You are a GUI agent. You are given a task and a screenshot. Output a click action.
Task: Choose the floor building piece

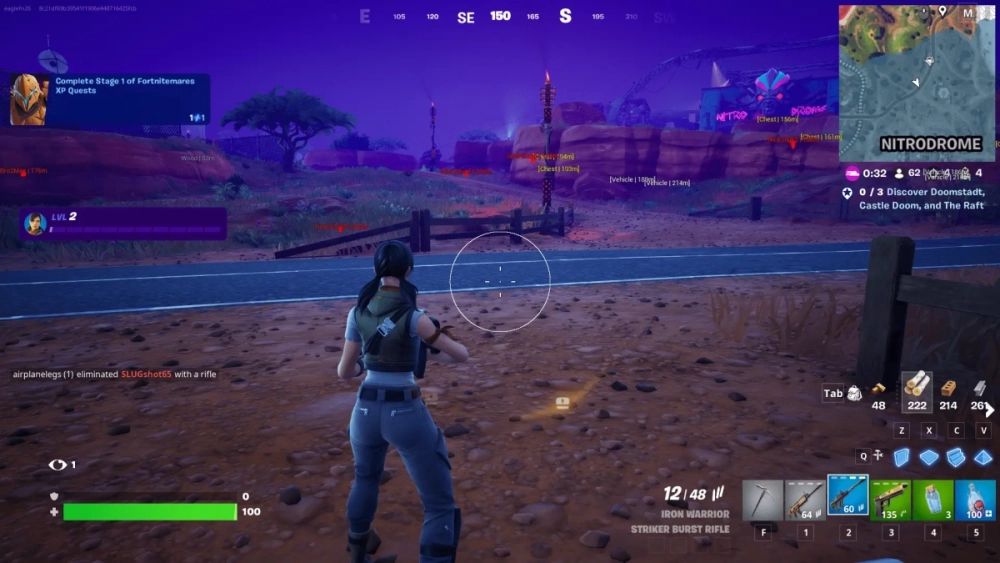click(x=930, y=457)
